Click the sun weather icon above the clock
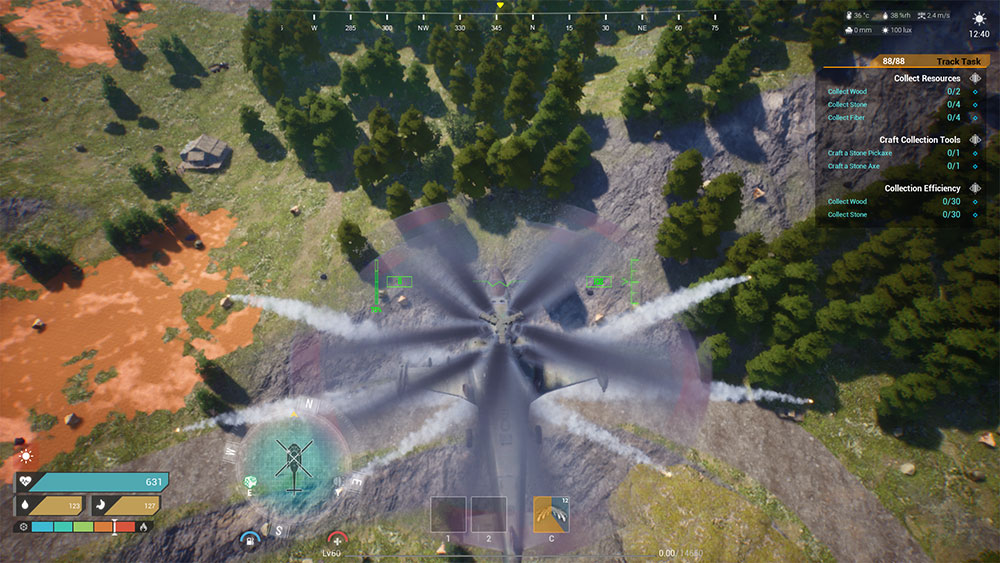1000x563 pixels. tap(979, 18)
